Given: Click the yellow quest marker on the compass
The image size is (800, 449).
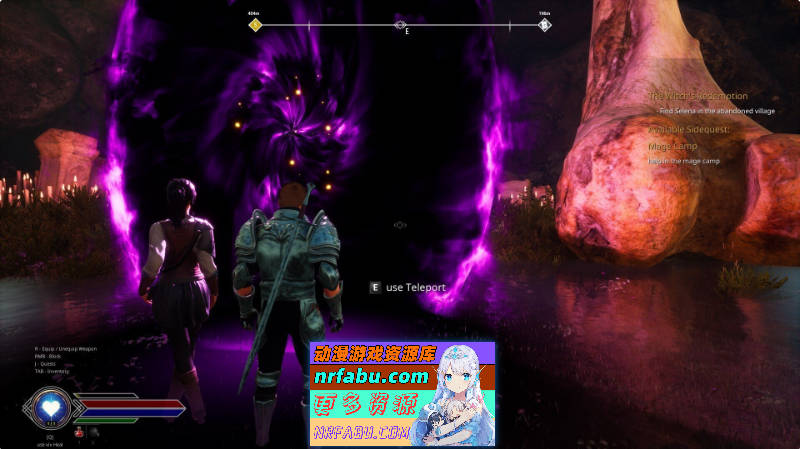Looking at the screenshot, I should click(255, 24).
